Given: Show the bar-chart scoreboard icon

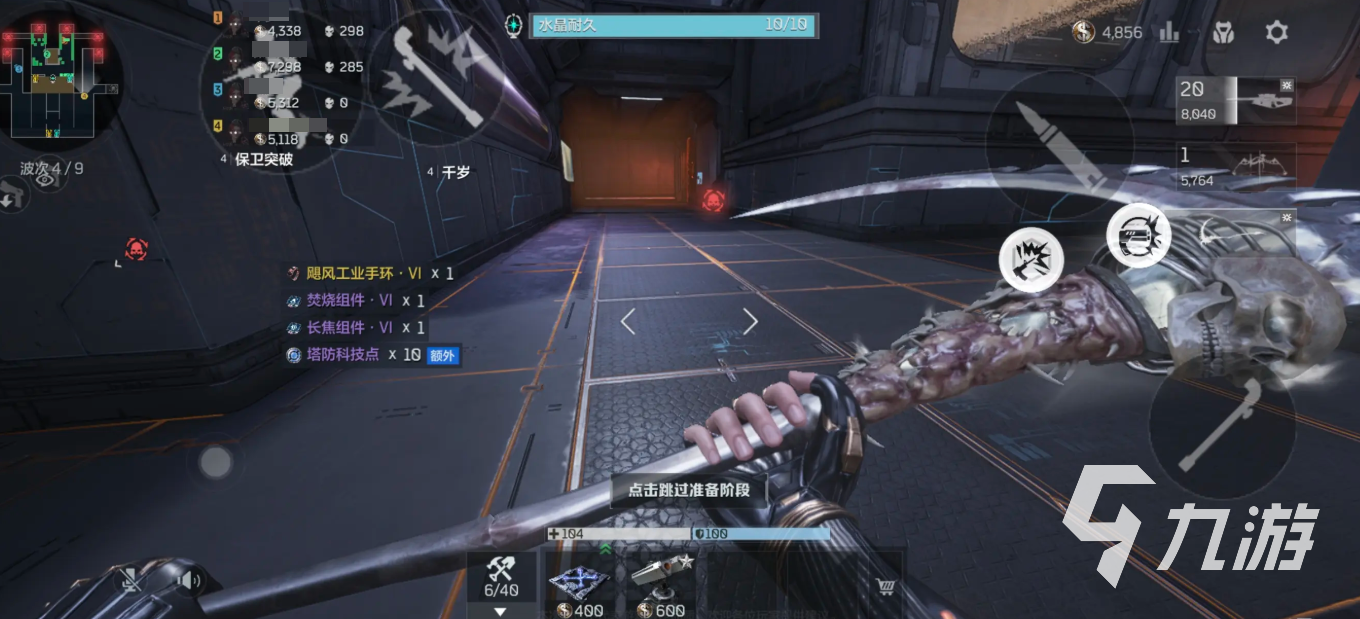Looking at the screenshot, I should (1169, 32).
